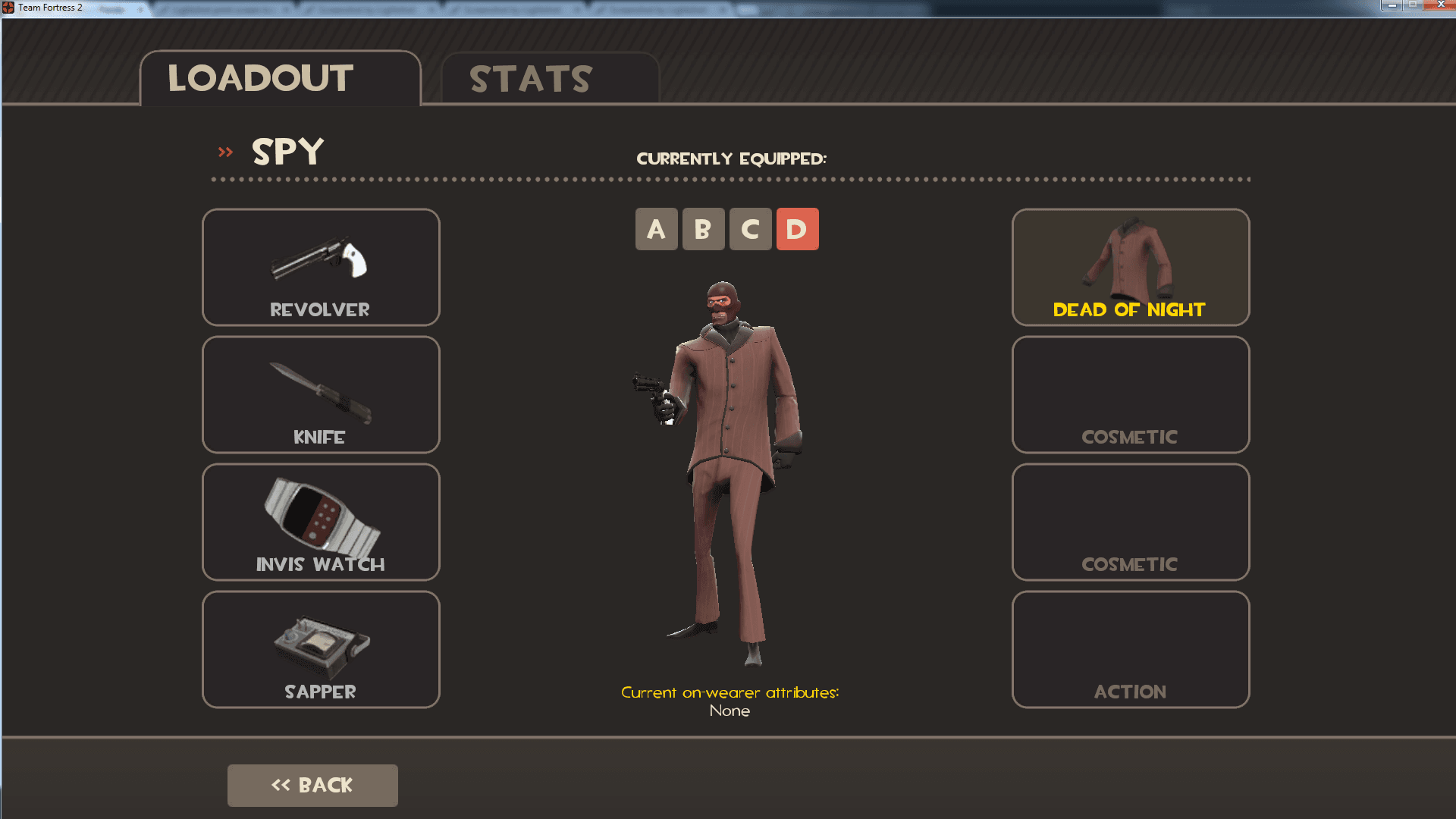Open the Sapper equipment slot
The image size is (1456, 819).
[x=320, y=649]
